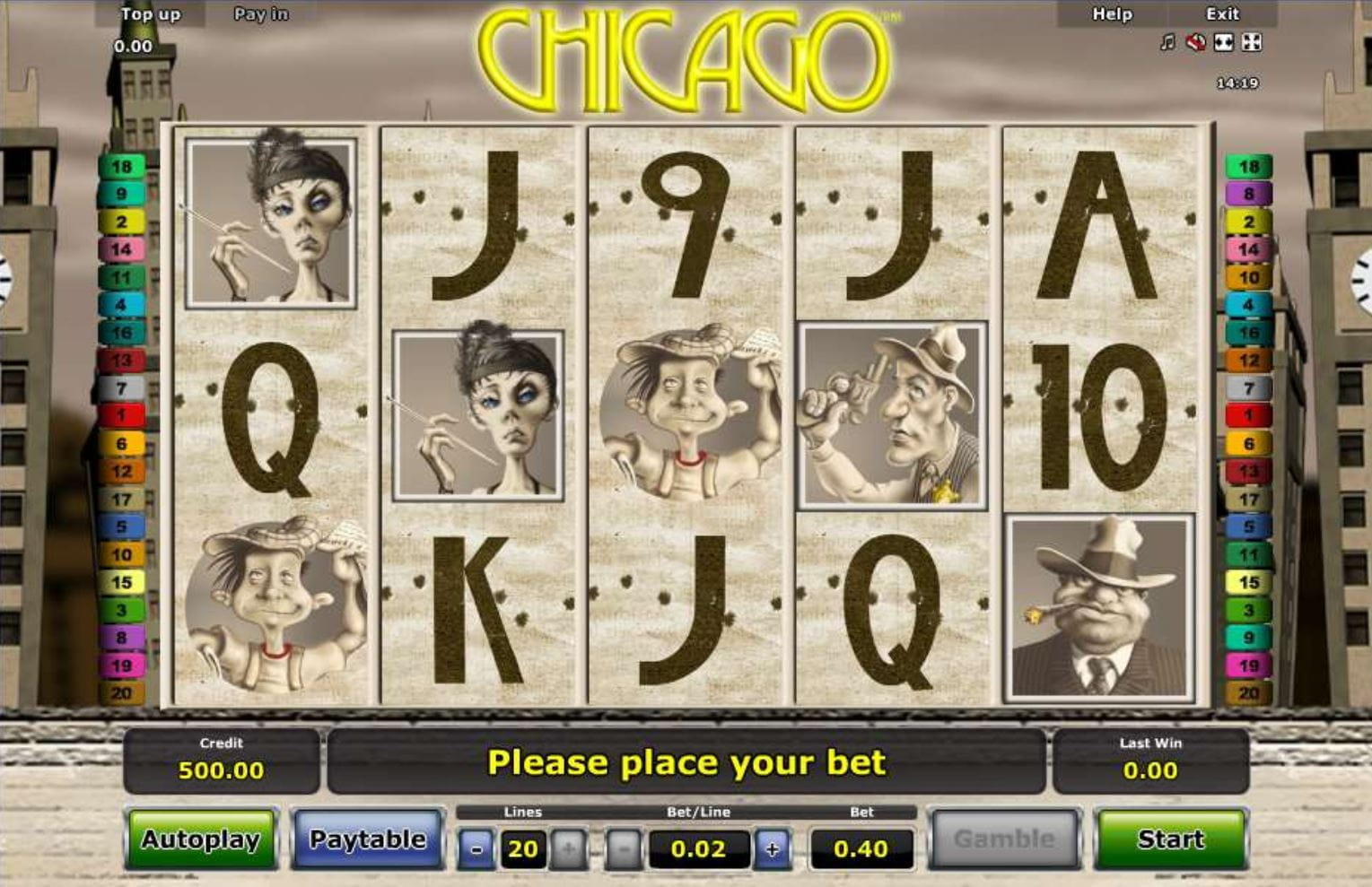
Task: Exit the Chicago slot game
Action: pos(1222,14)
